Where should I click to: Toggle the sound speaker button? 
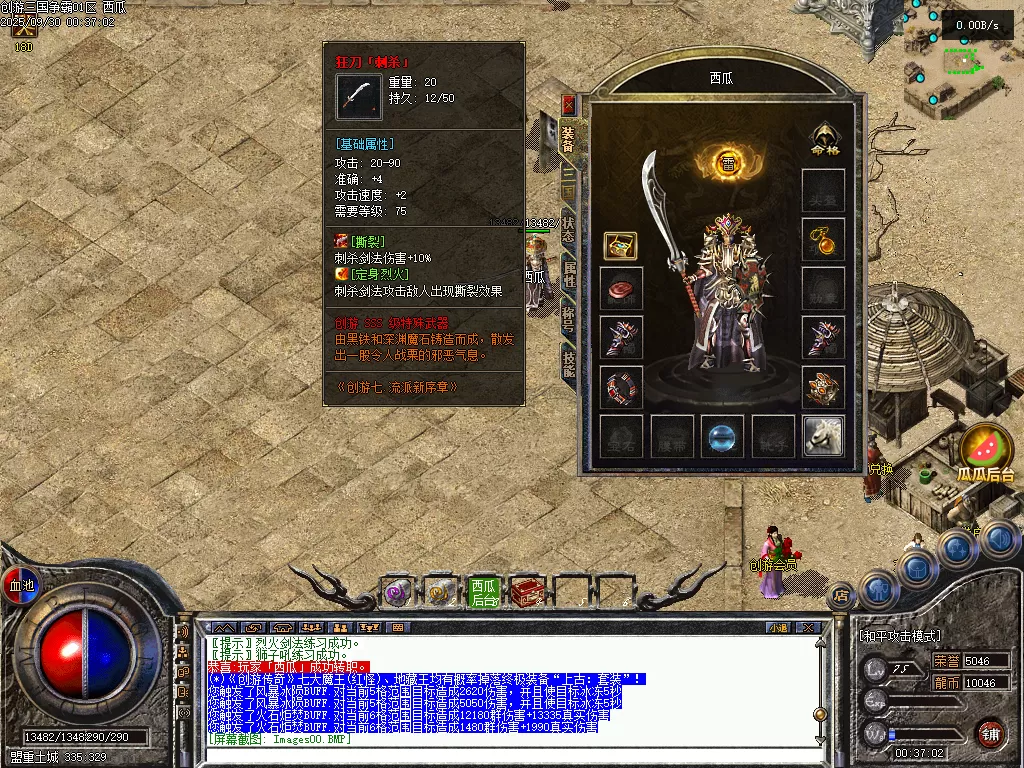tap(183, 633)
